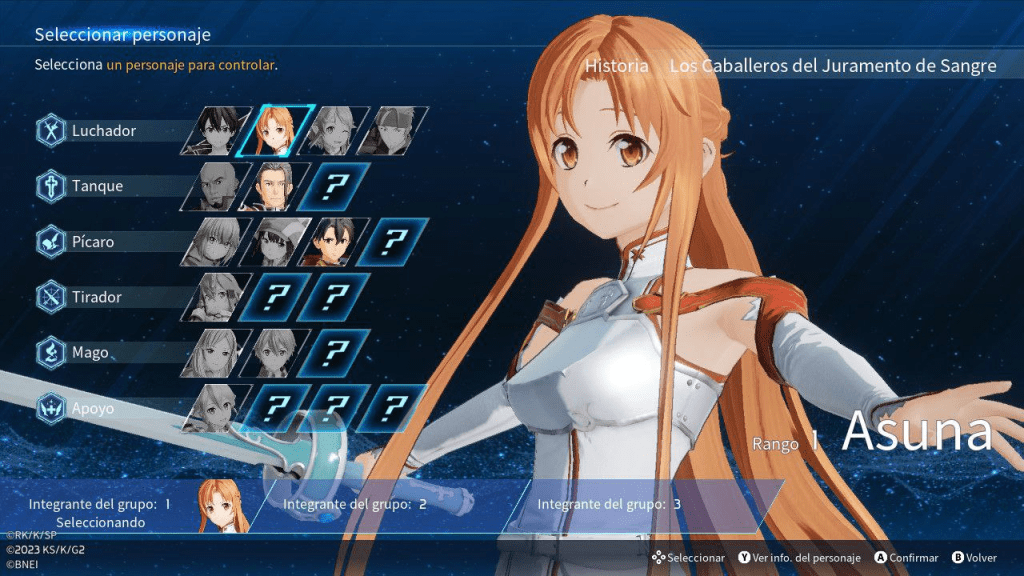Choose the only character portrait in Tirador row
Viewport: 1024px width, 576px height.
[x=216, y=297]
